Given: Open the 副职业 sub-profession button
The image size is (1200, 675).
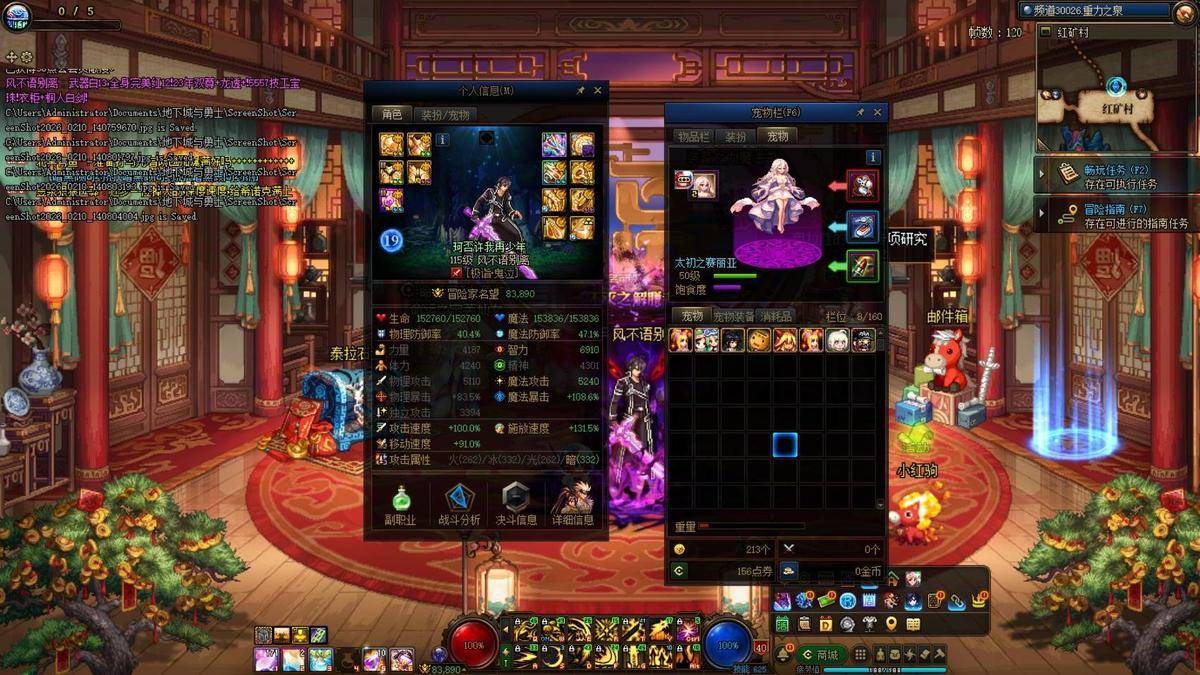Looking at the screenshot, I should [400, 506].
